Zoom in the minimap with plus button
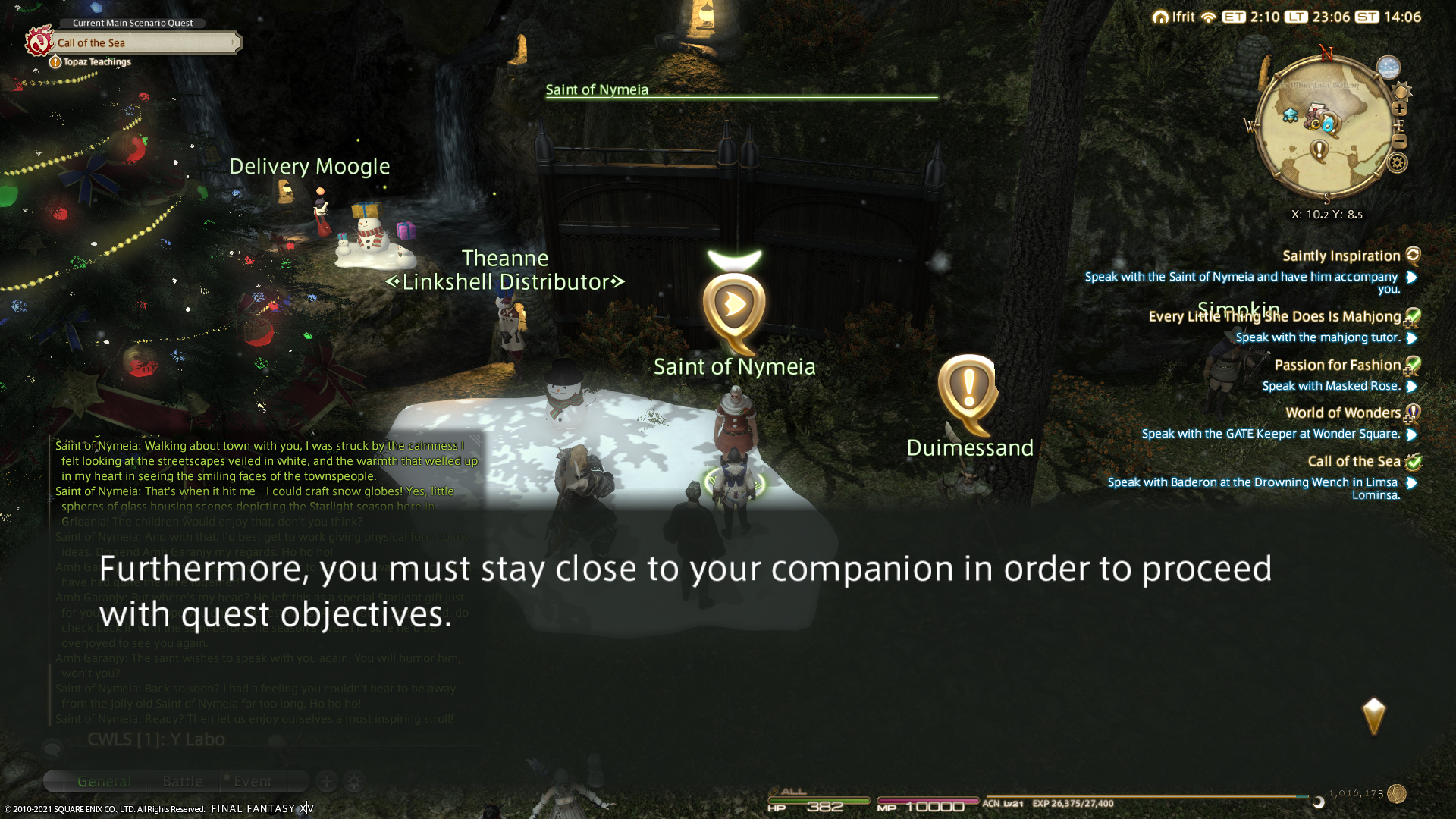This screenshot has height=819, width=1456. pos(1400,108)
